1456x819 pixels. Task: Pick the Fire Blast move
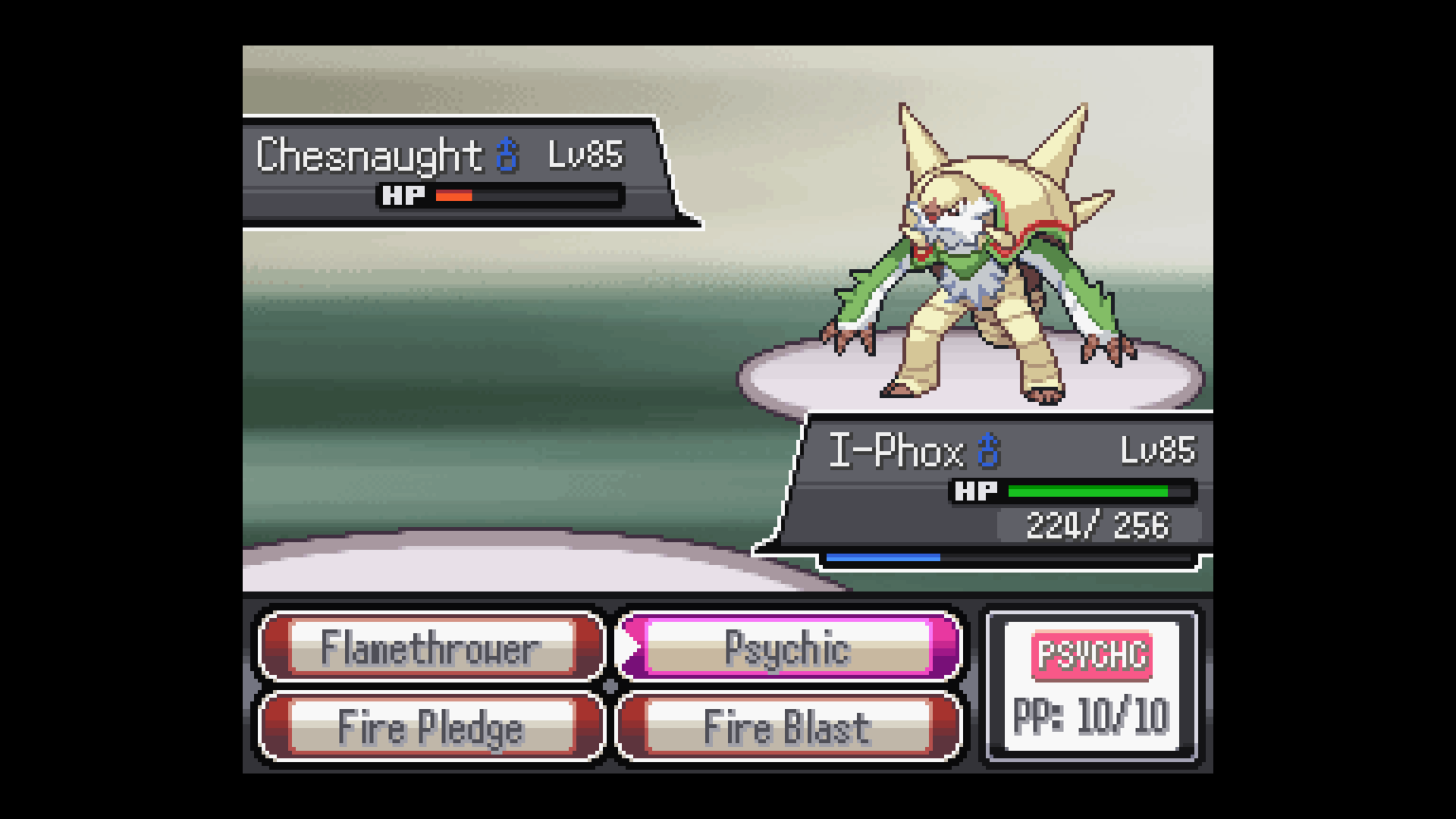click(x=788, y=727)
